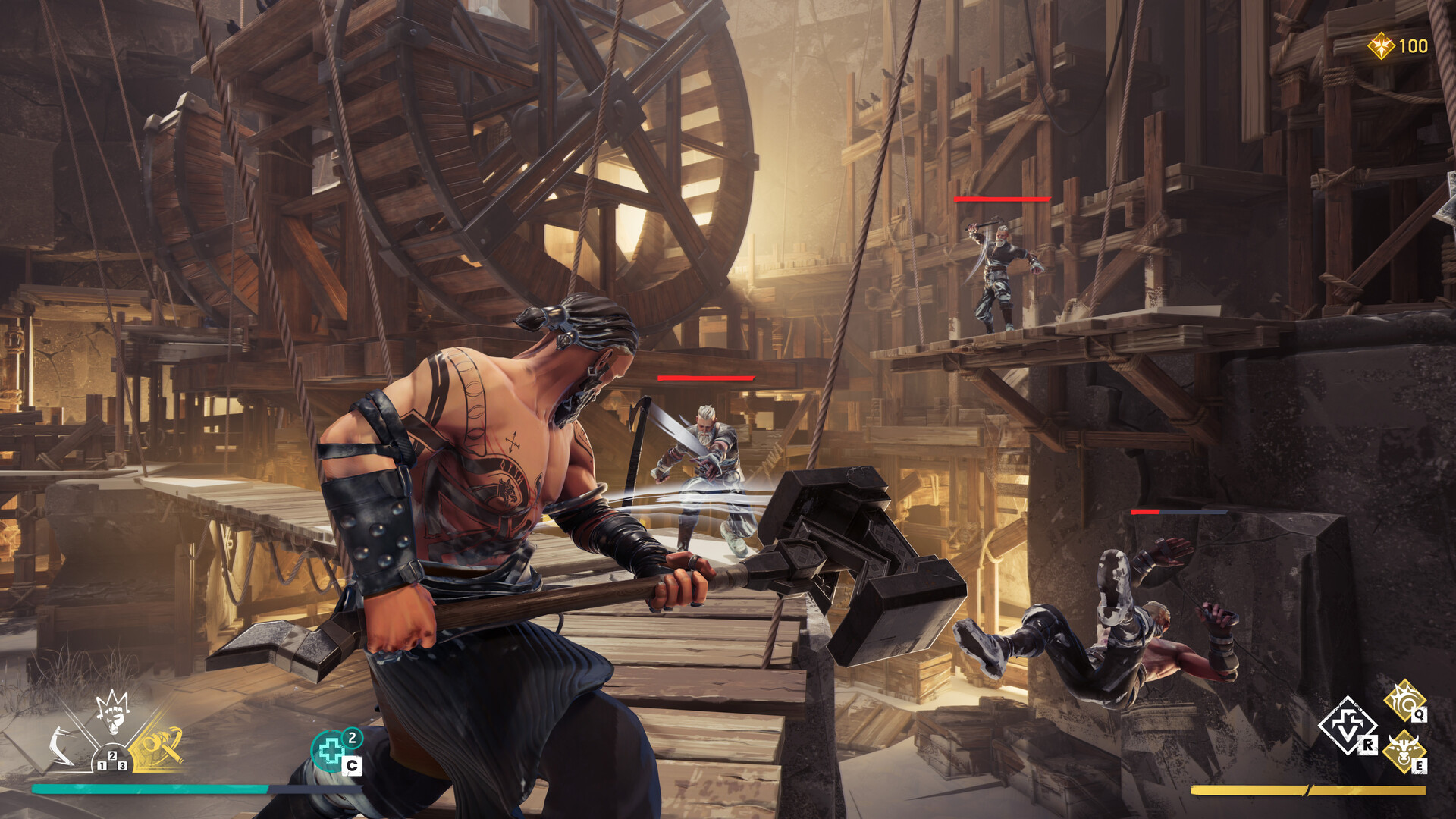Viewport: 1456px width, 819px height.
Task: Activate the bull head ability
Action: pyautogui.click(x=1403, y=750)
